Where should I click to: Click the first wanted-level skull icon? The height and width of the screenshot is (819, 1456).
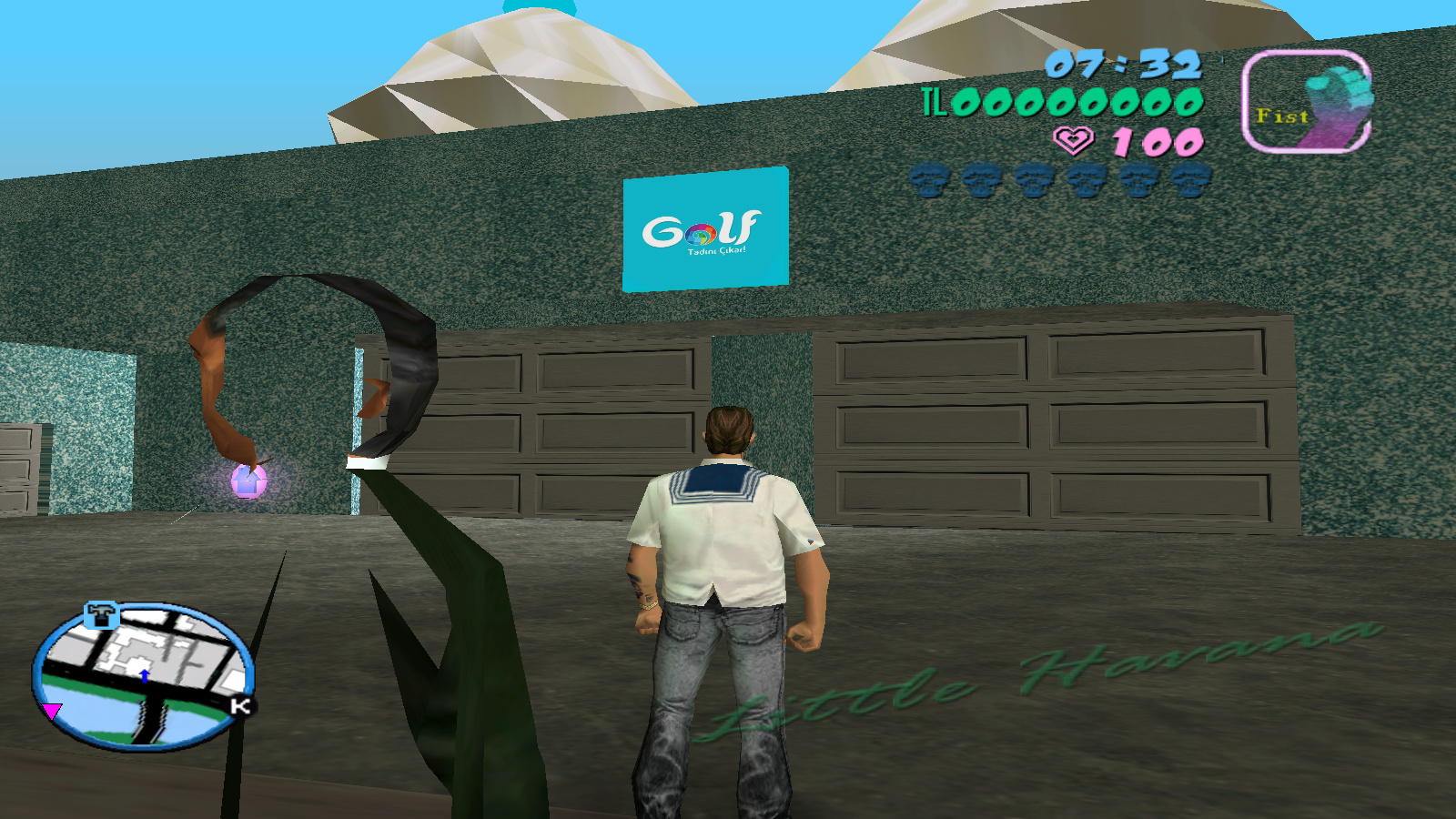tap(930, 178)
